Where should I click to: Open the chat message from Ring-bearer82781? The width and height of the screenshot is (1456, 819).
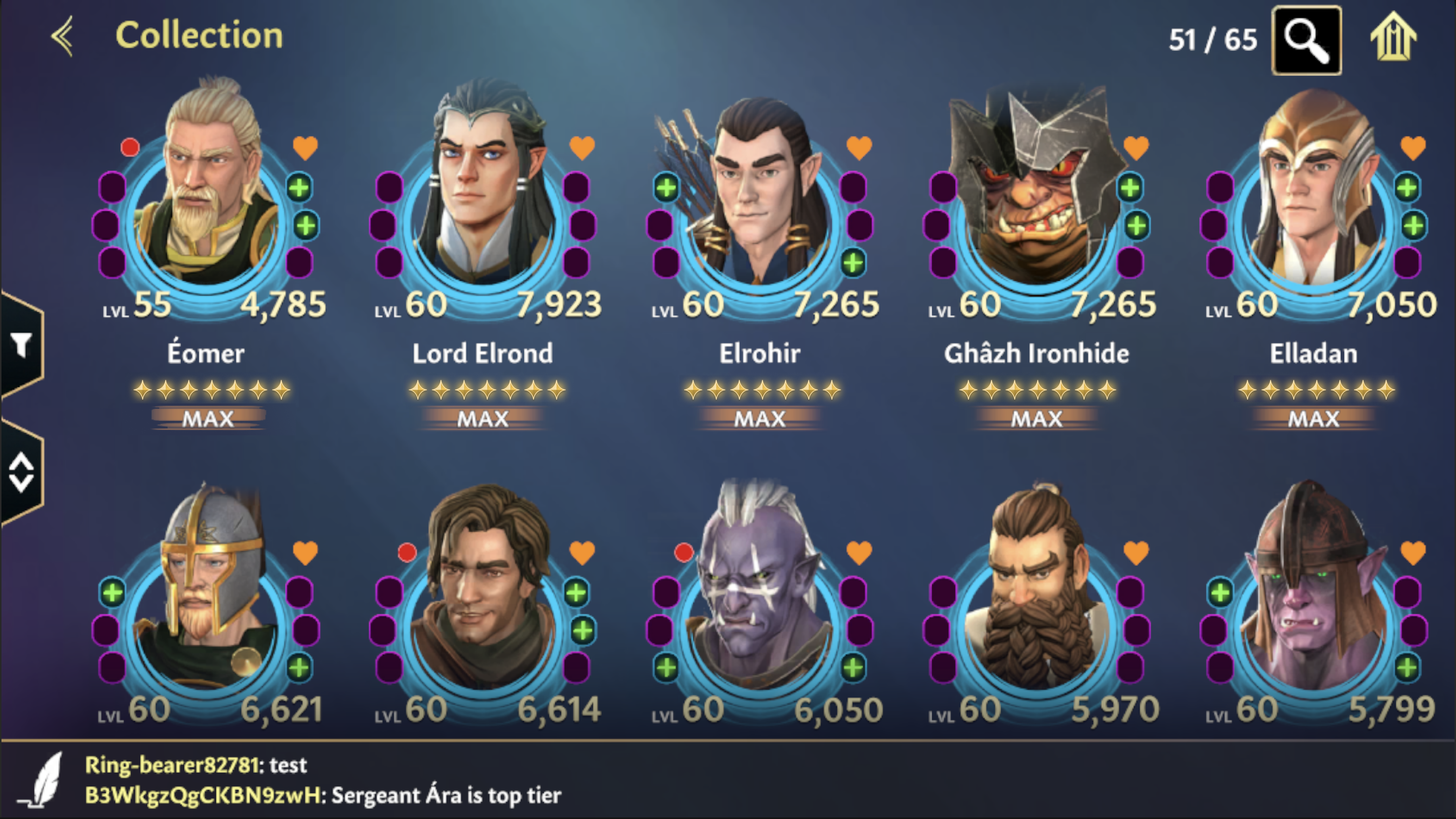tap(195, 766)
